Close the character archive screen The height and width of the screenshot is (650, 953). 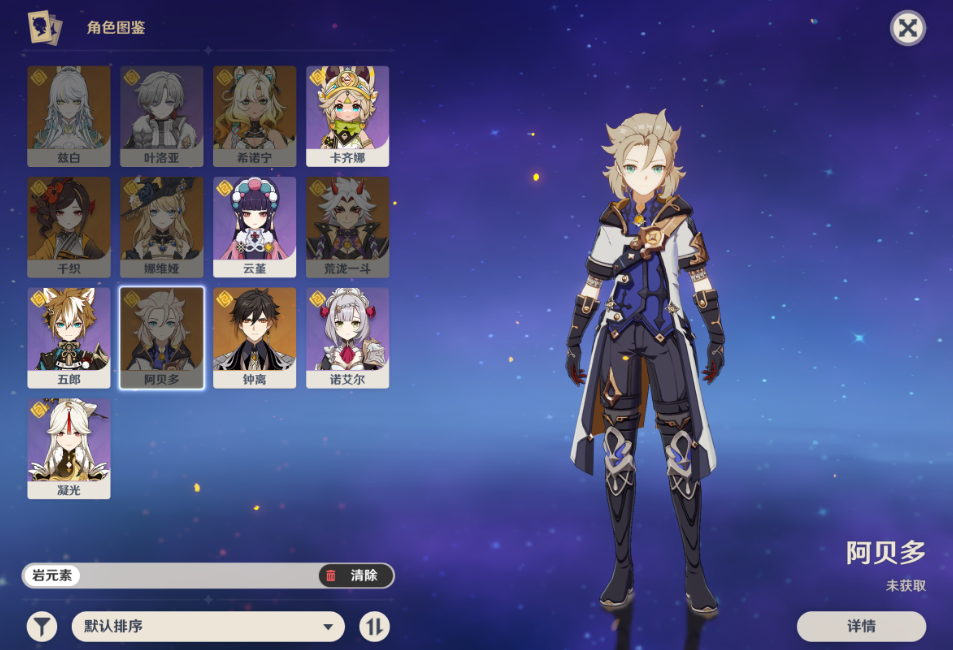(x=907, y=28)
